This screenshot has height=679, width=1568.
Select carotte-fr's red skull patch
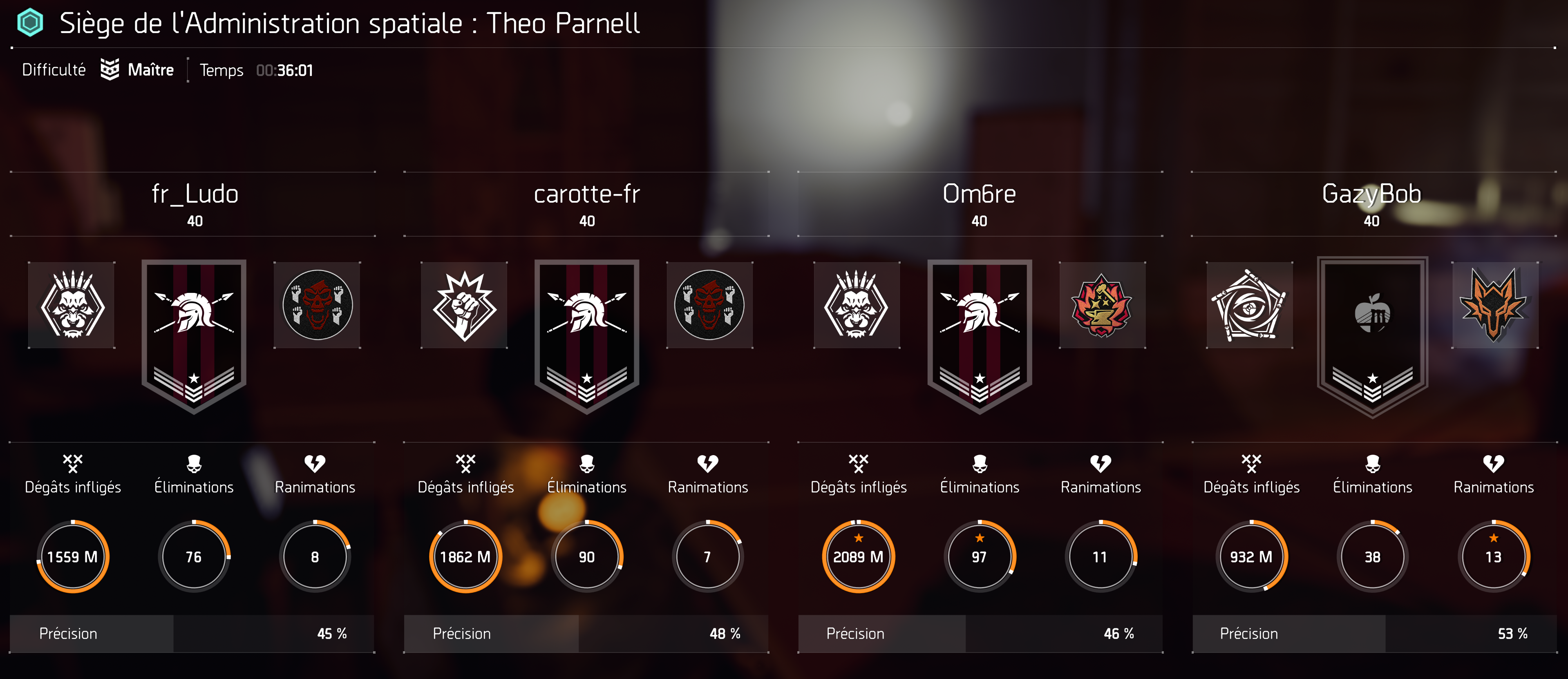tap(709, 305)
